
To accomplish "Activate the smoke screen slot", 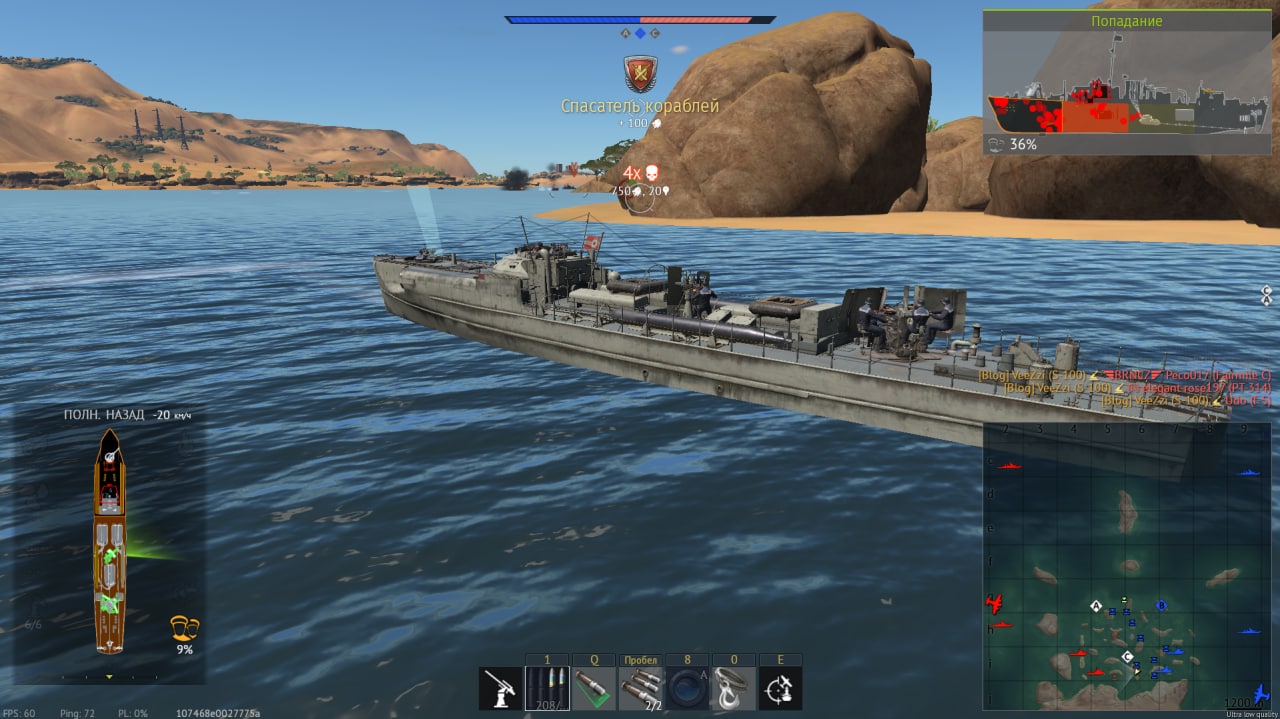I will 688,688.
